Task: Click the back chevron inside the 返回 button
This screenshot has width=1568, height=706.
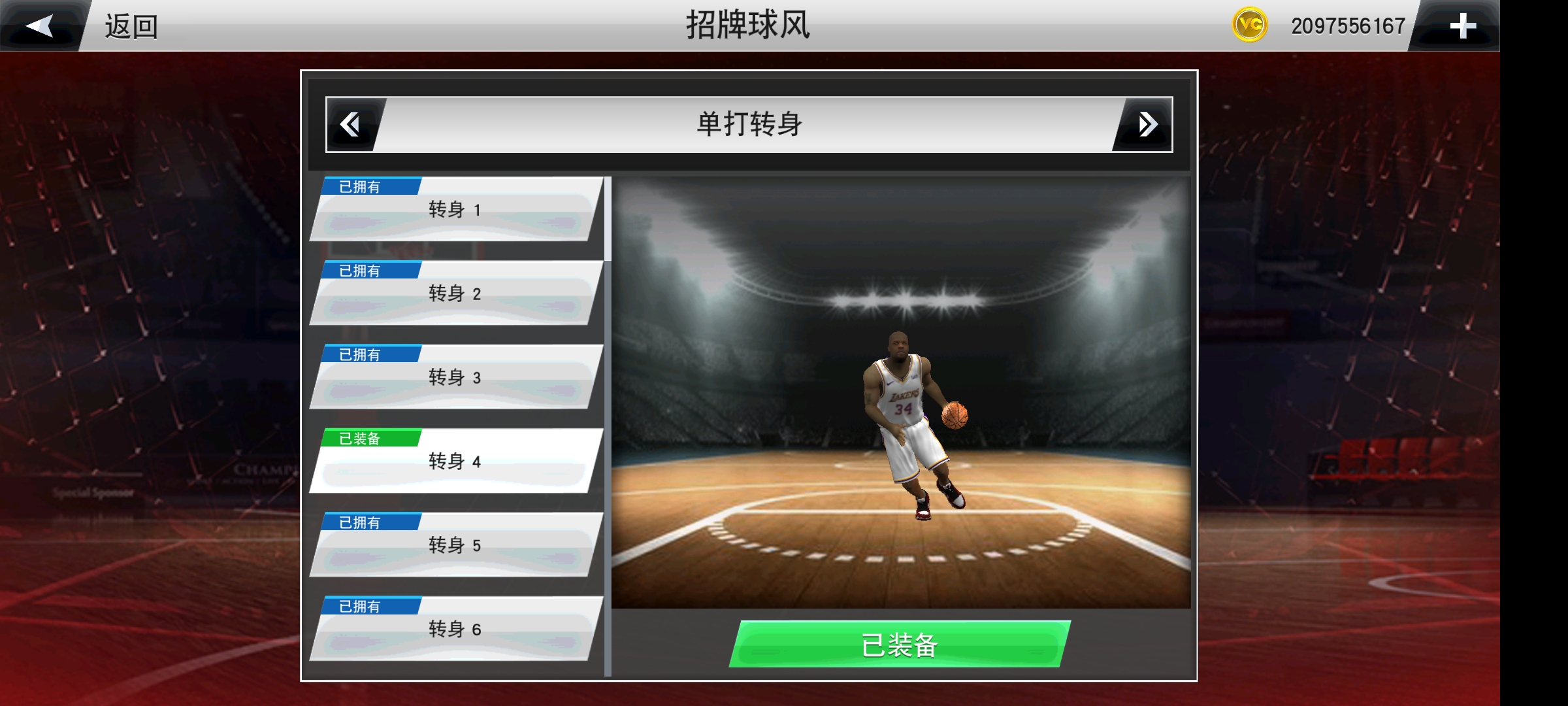Action: coord(41,25)
